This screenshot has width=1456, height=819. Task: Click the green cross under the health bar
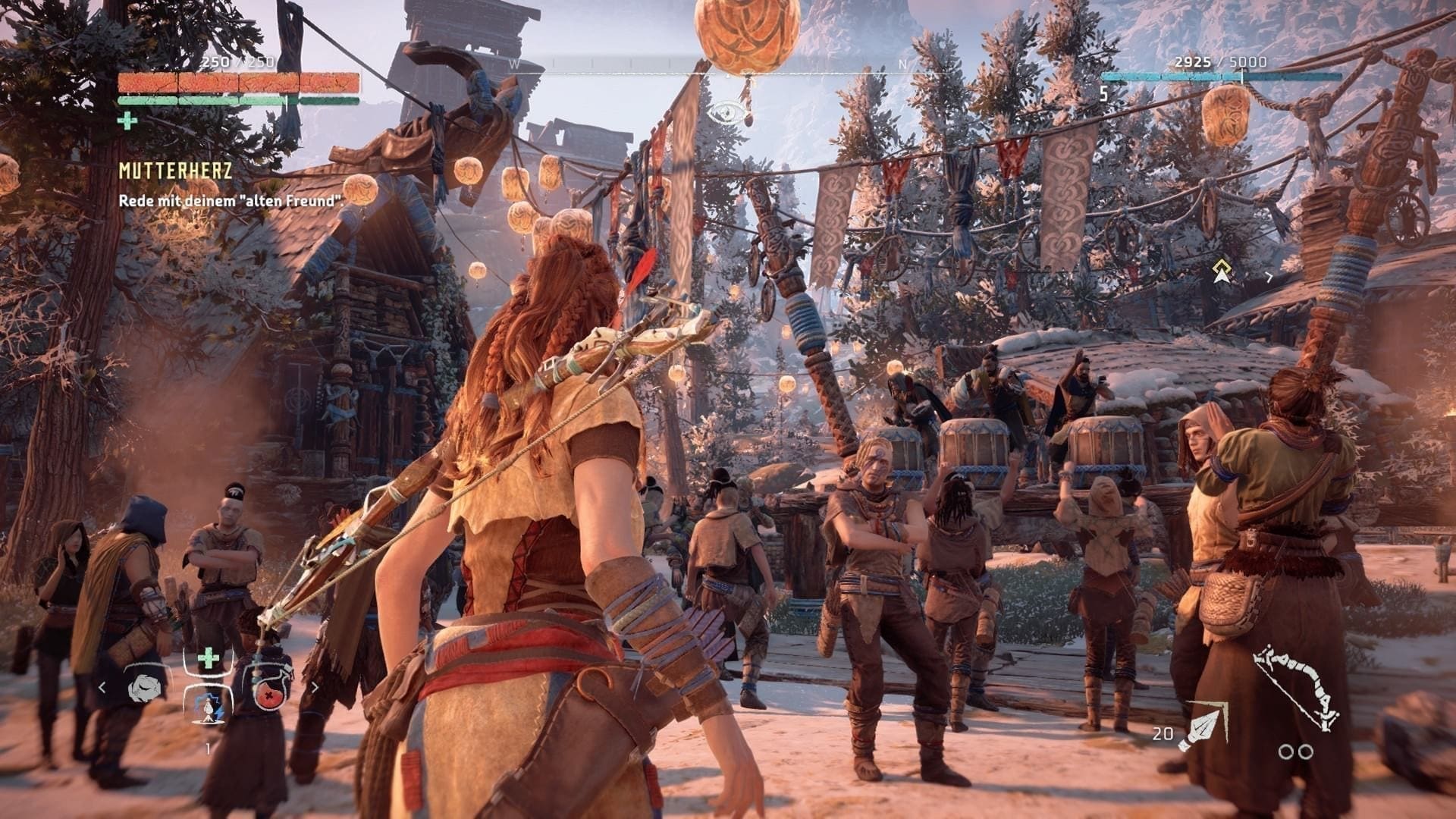pos(127,120)
